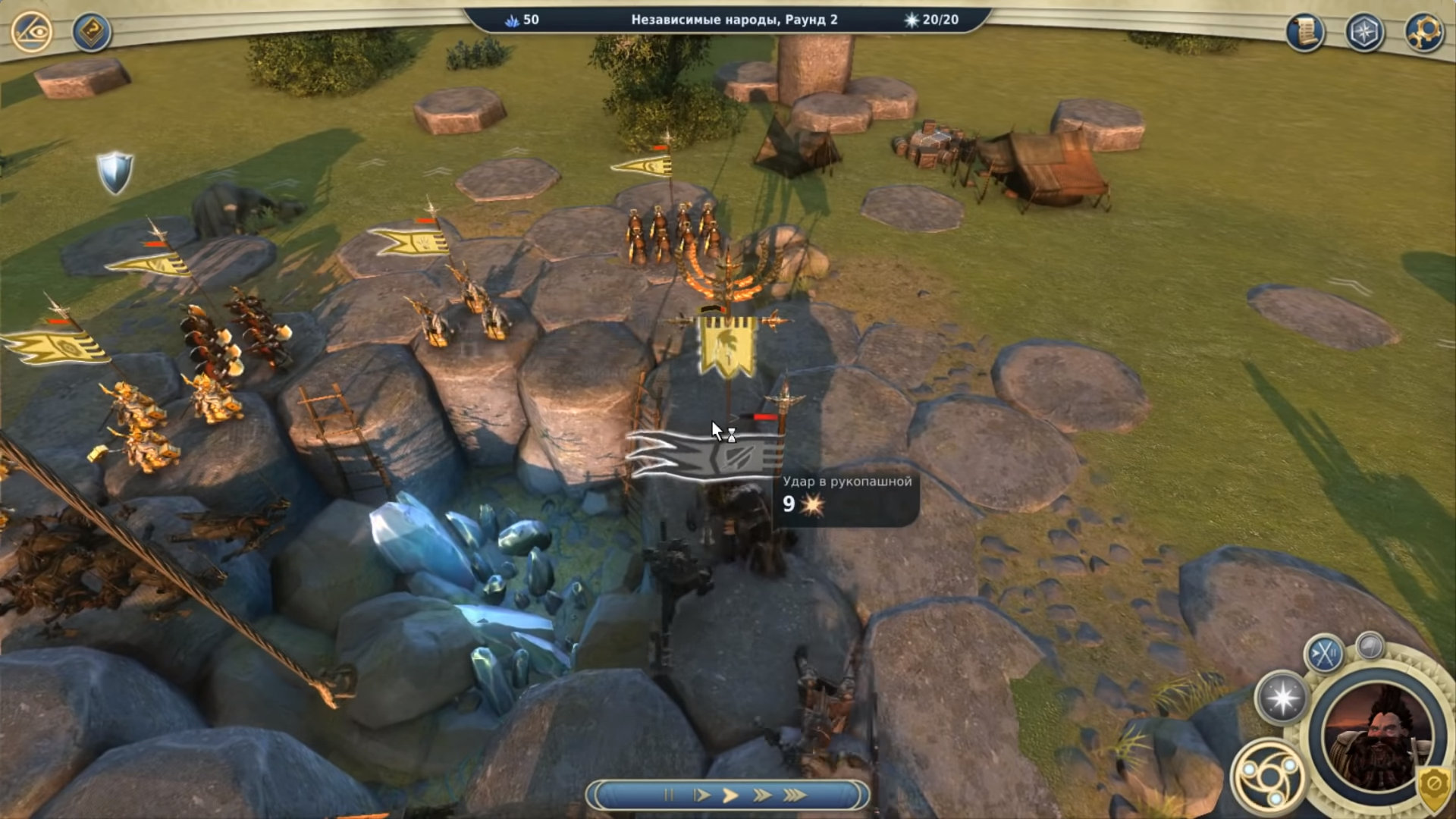
Task: Click the compass star hexagon button
Action: [1364, 32]
